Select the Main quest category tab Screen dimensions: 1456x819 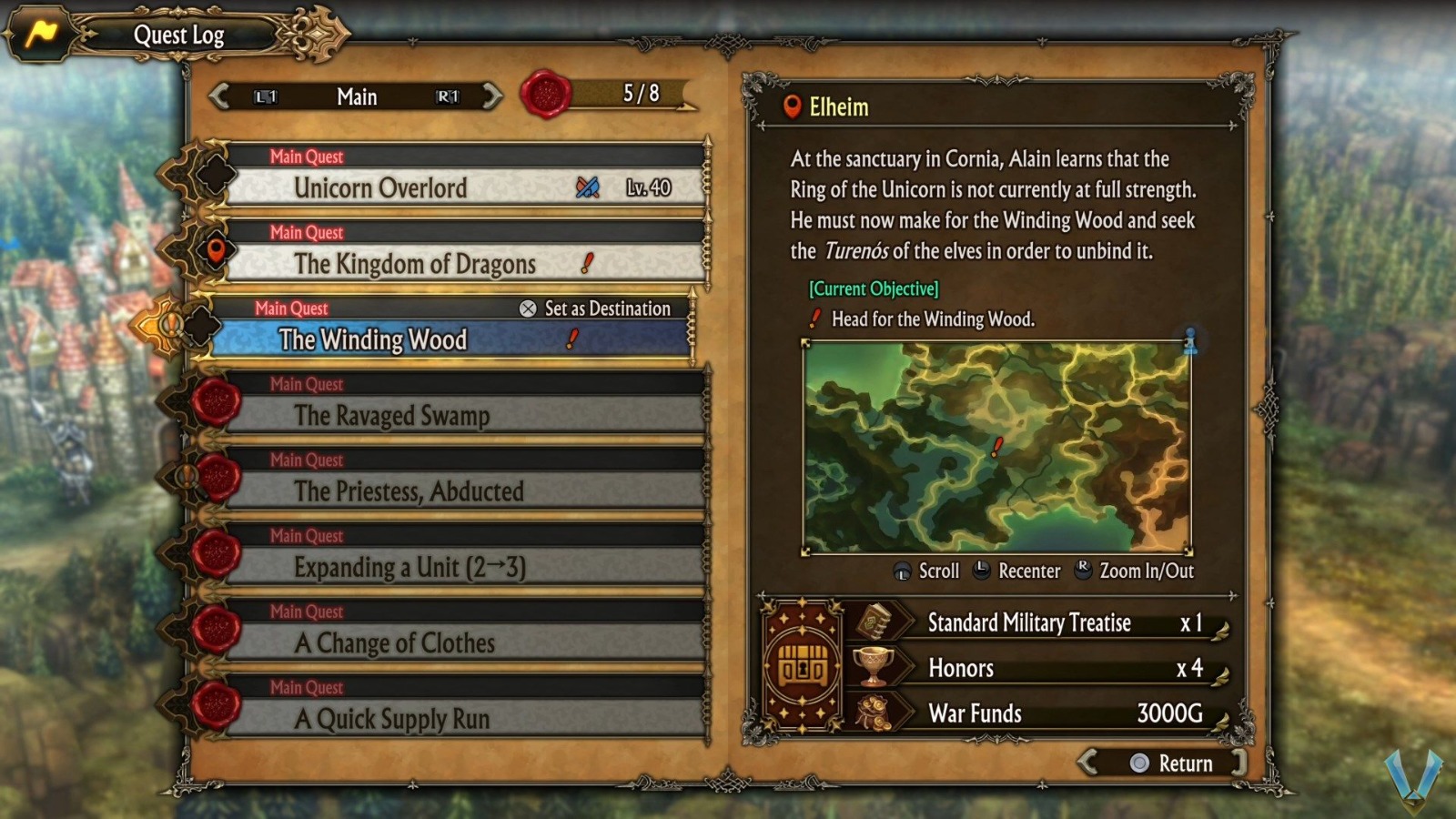[x=357, y=96]
